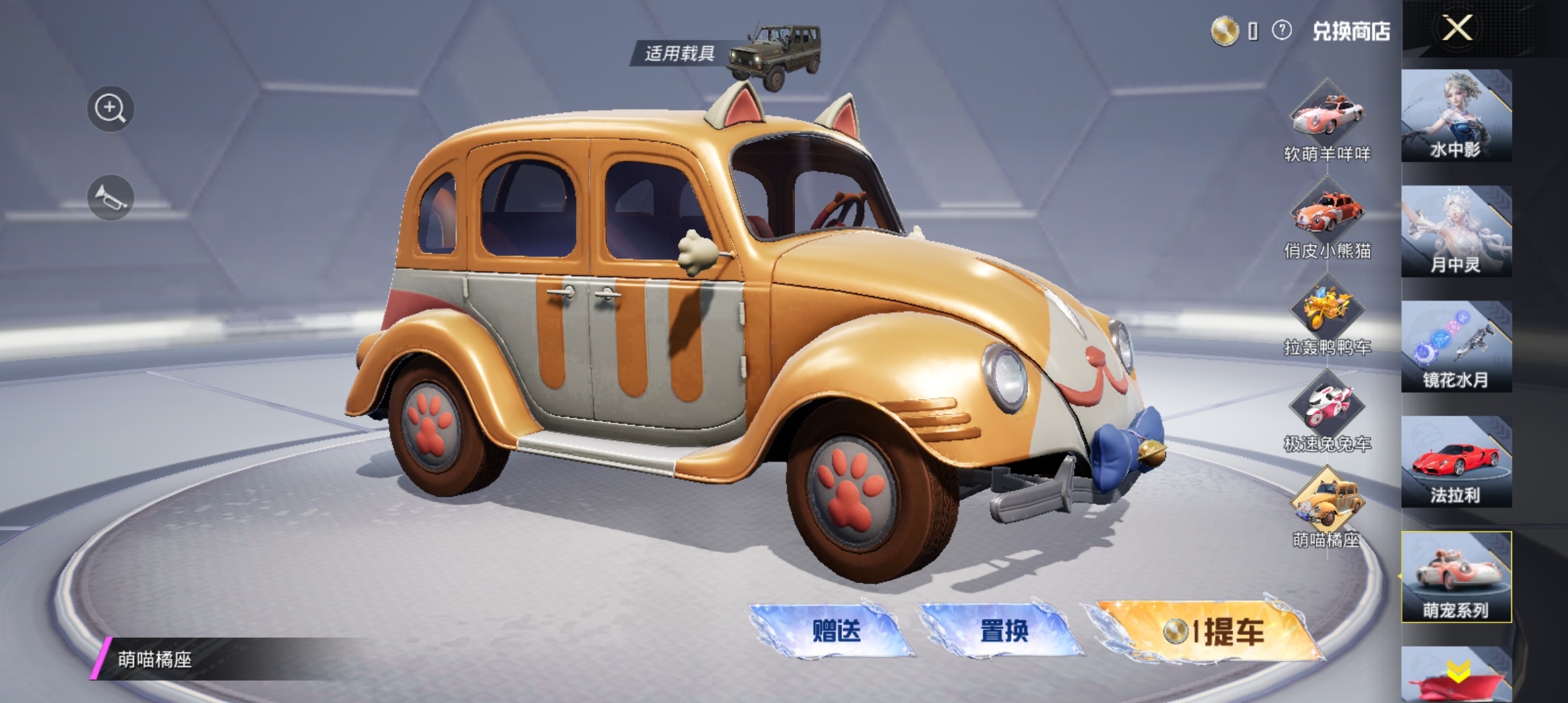
Task: View the 适用载具 applicable jeep vehicle
Action: point(772,55)
